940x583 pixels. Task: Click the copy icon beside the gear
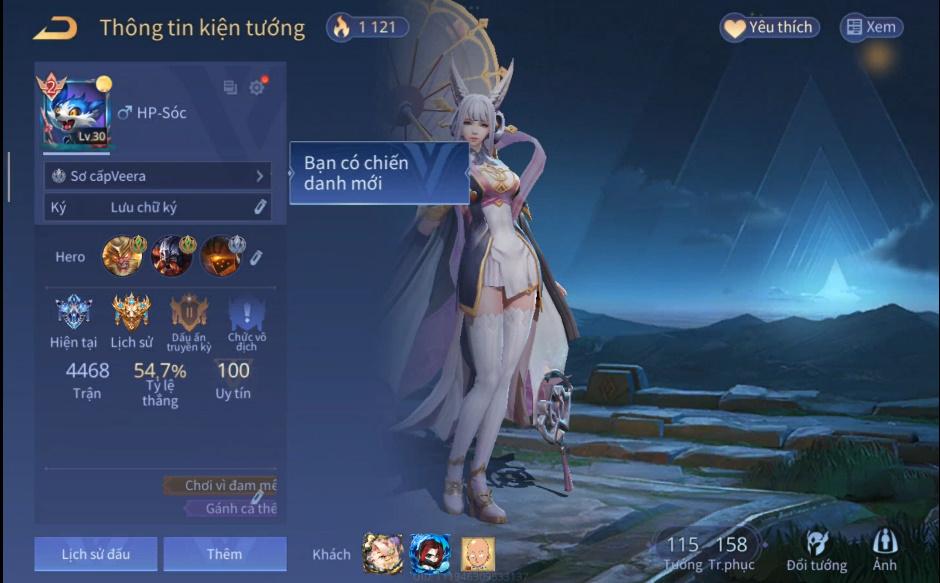[x=230, y=88]
